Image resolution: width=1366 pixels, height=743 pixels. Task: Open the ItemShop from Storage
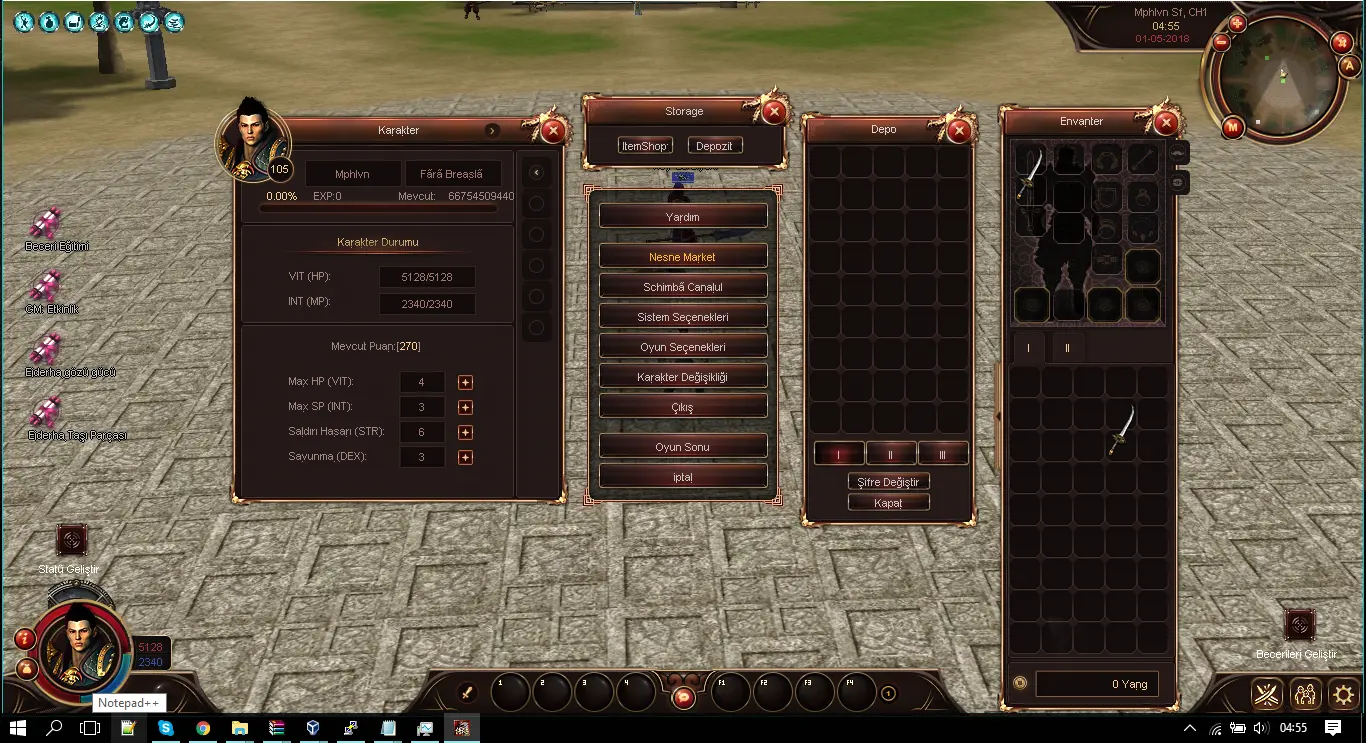click(644, 146)
